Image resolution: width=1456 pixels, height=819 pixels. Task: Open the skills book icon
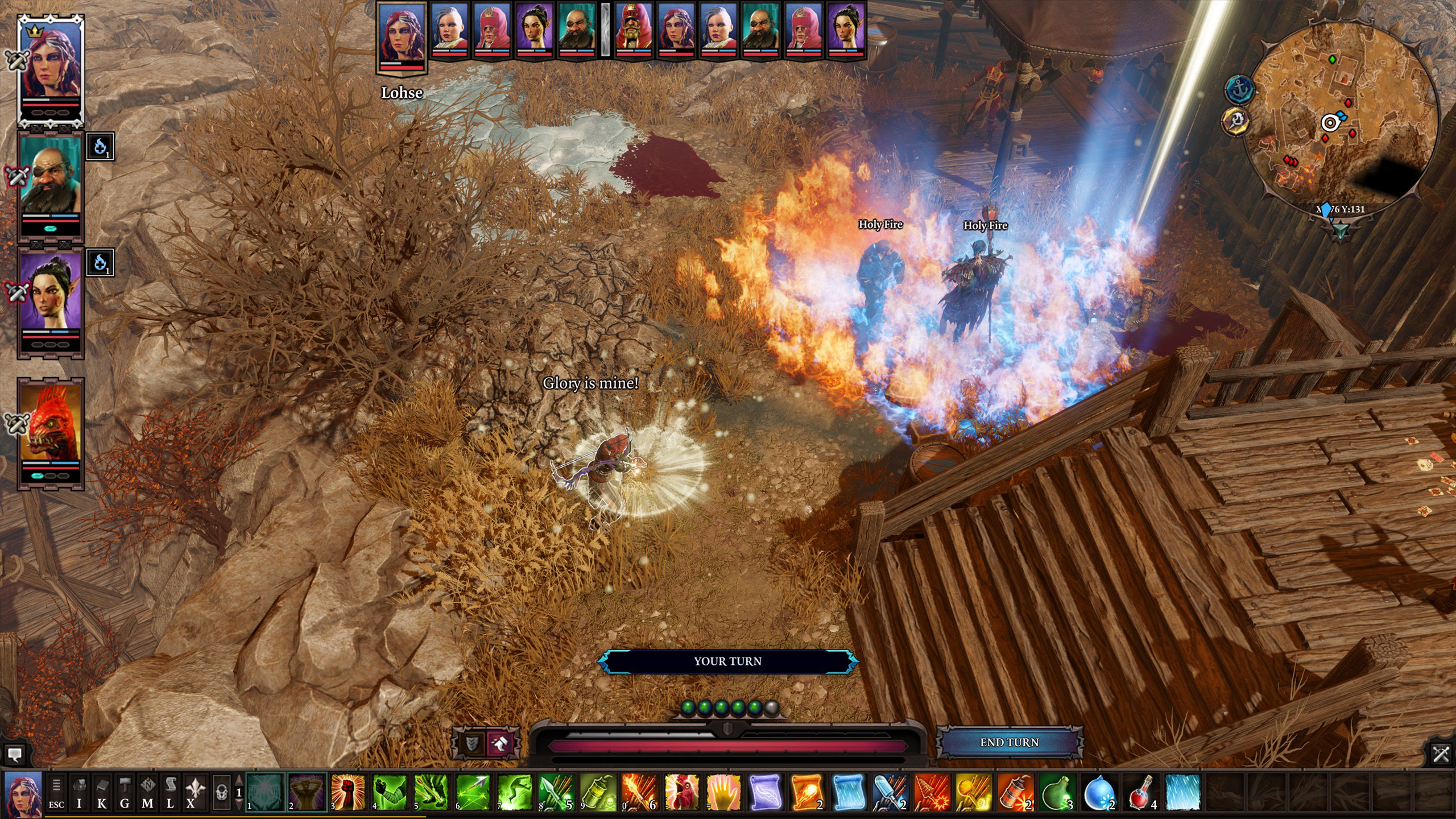(x=102, y=793)
